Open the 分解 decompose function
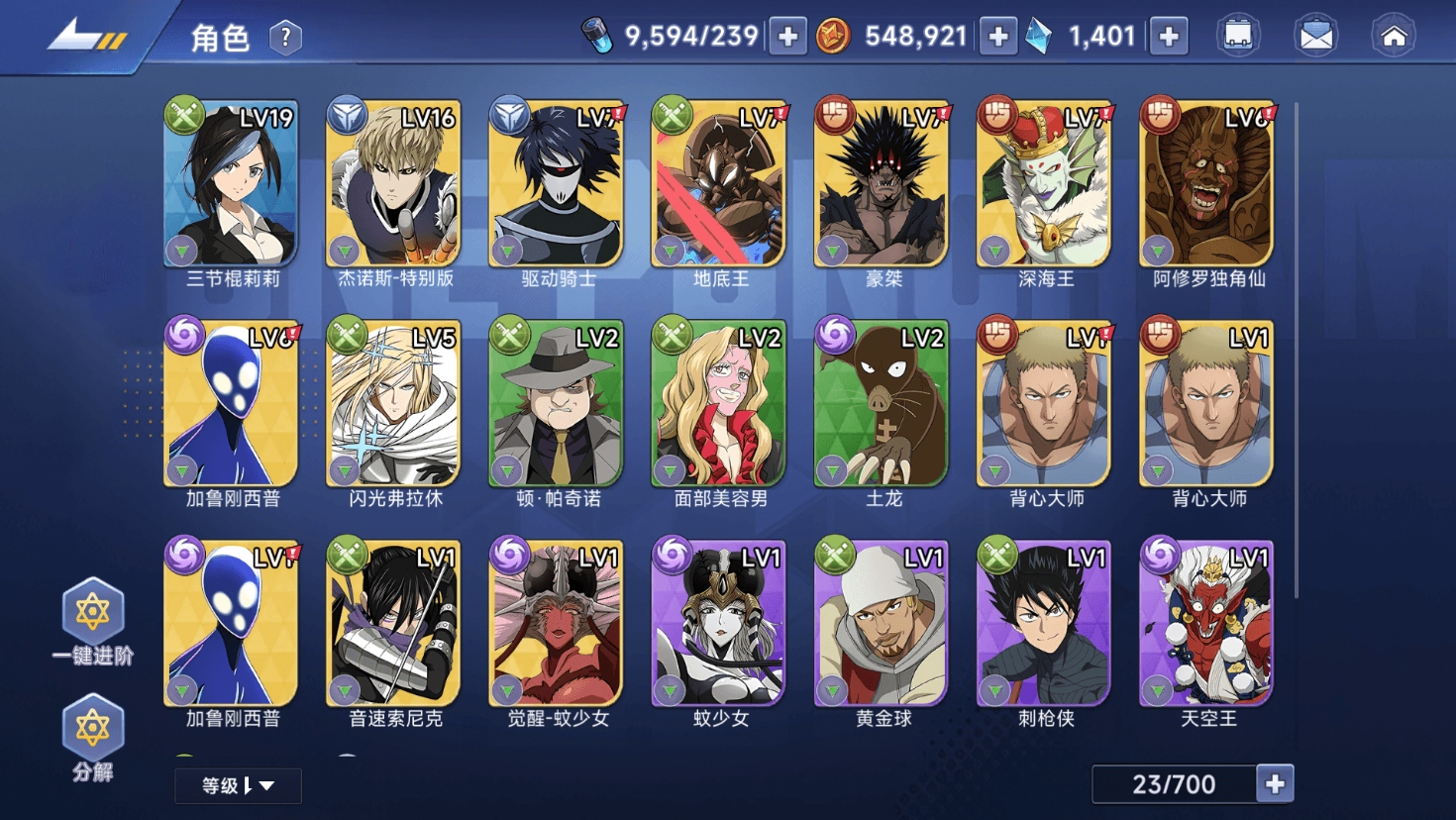1456x820 pixels. [x=92, y=737]
